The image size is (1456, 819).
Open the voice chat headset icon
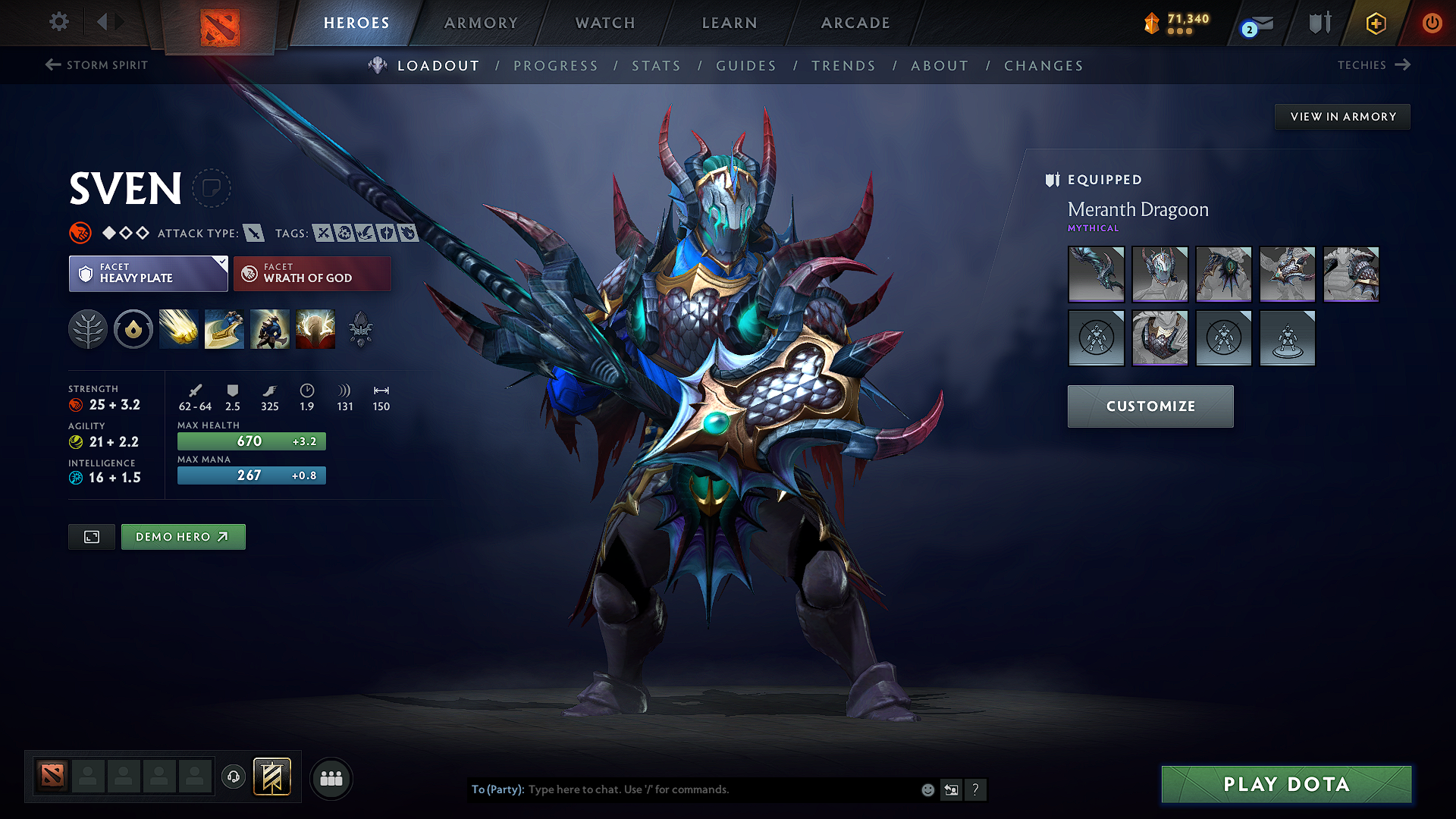234,777
